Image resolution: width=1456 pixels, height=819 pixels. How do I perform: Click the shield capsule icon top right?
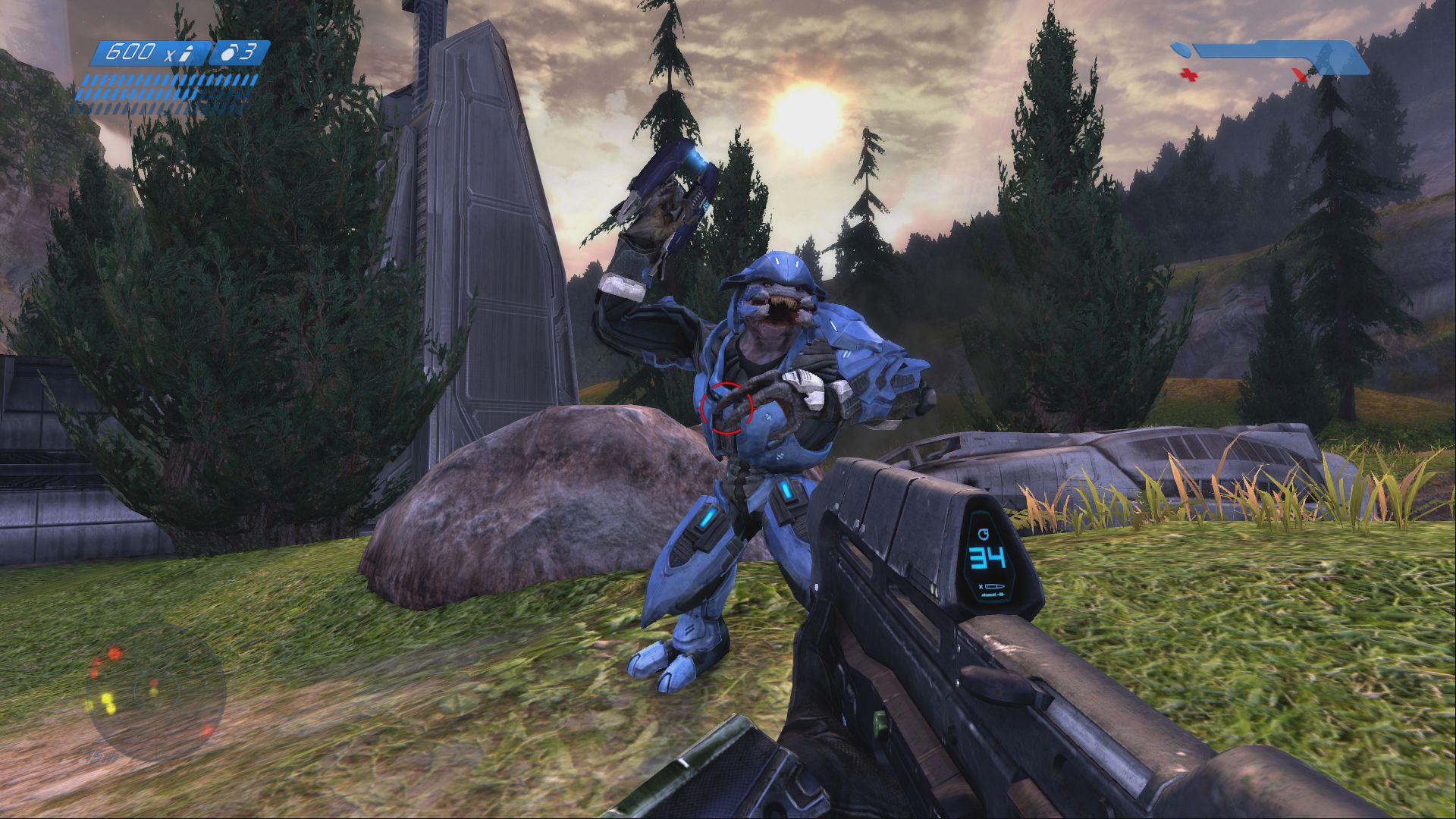coord(1180,48)
